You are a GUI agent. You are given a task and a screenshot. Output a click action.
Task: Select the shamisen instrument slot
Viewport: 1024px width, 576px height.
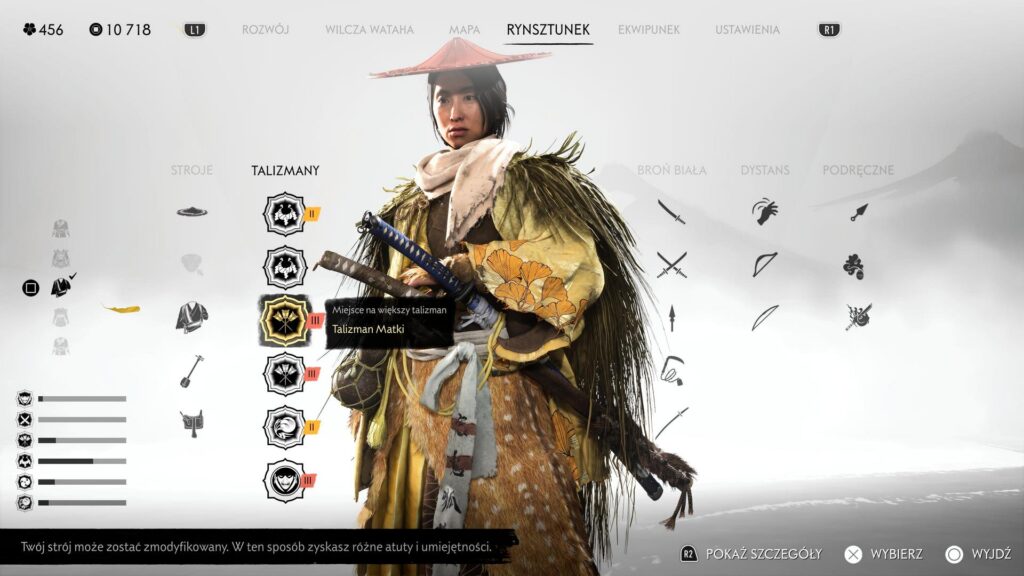pyautogui.click(x=192, y=370)
